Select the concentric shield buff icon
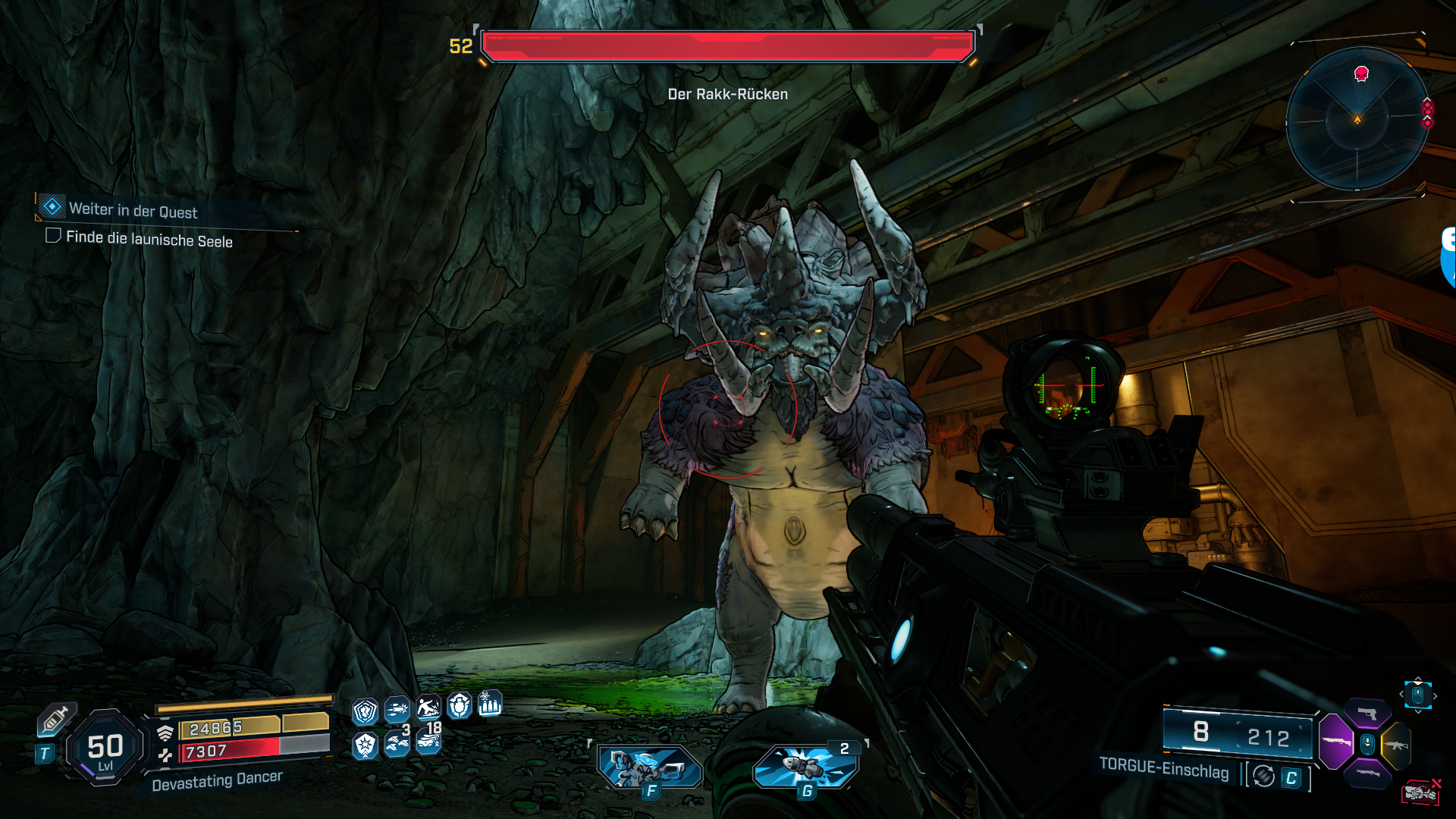1456x819 pixels. coord(366,711)
